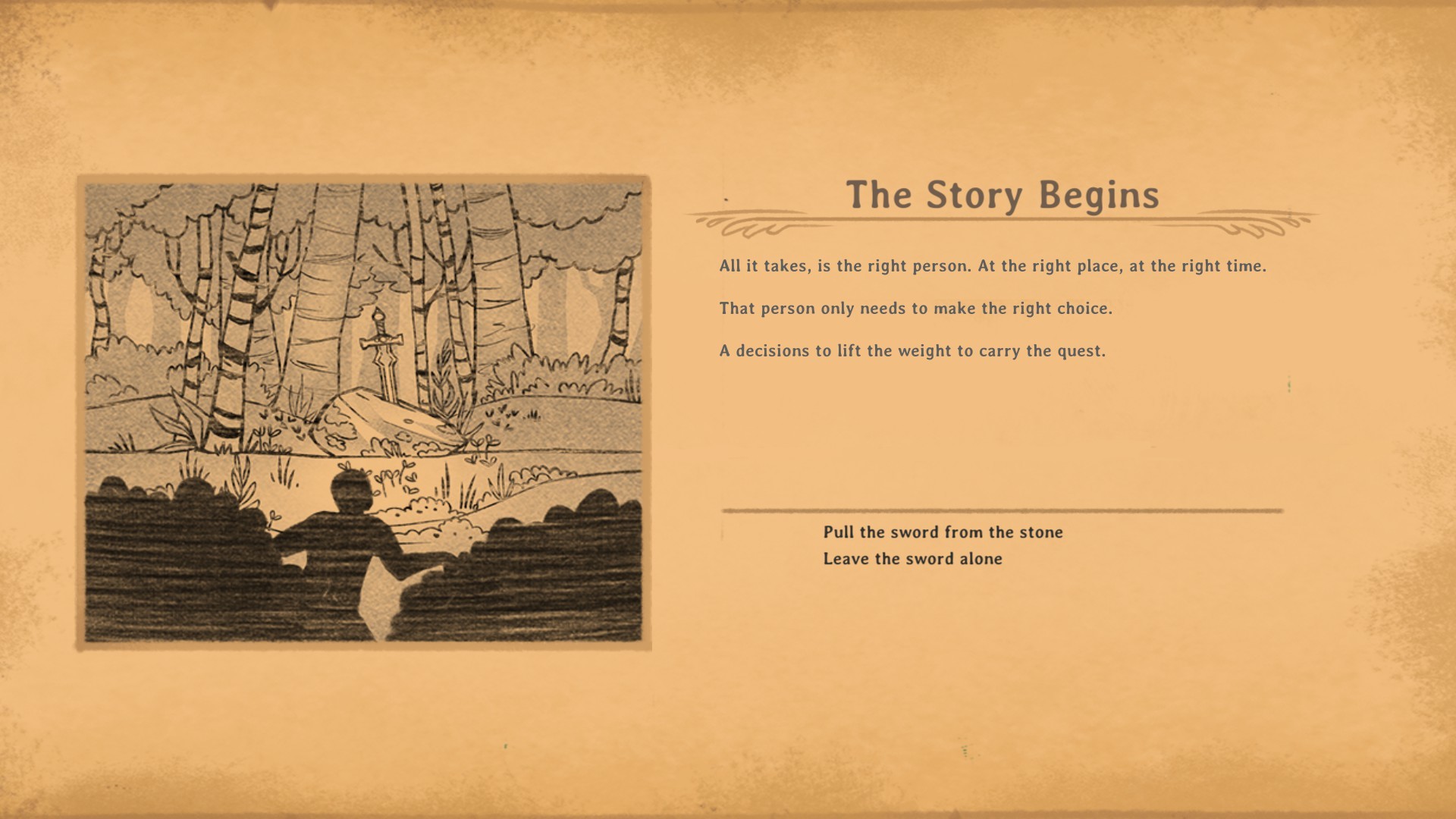
Task: Click the line 'A decisions to lift the weight'
Action: (910, 350)
